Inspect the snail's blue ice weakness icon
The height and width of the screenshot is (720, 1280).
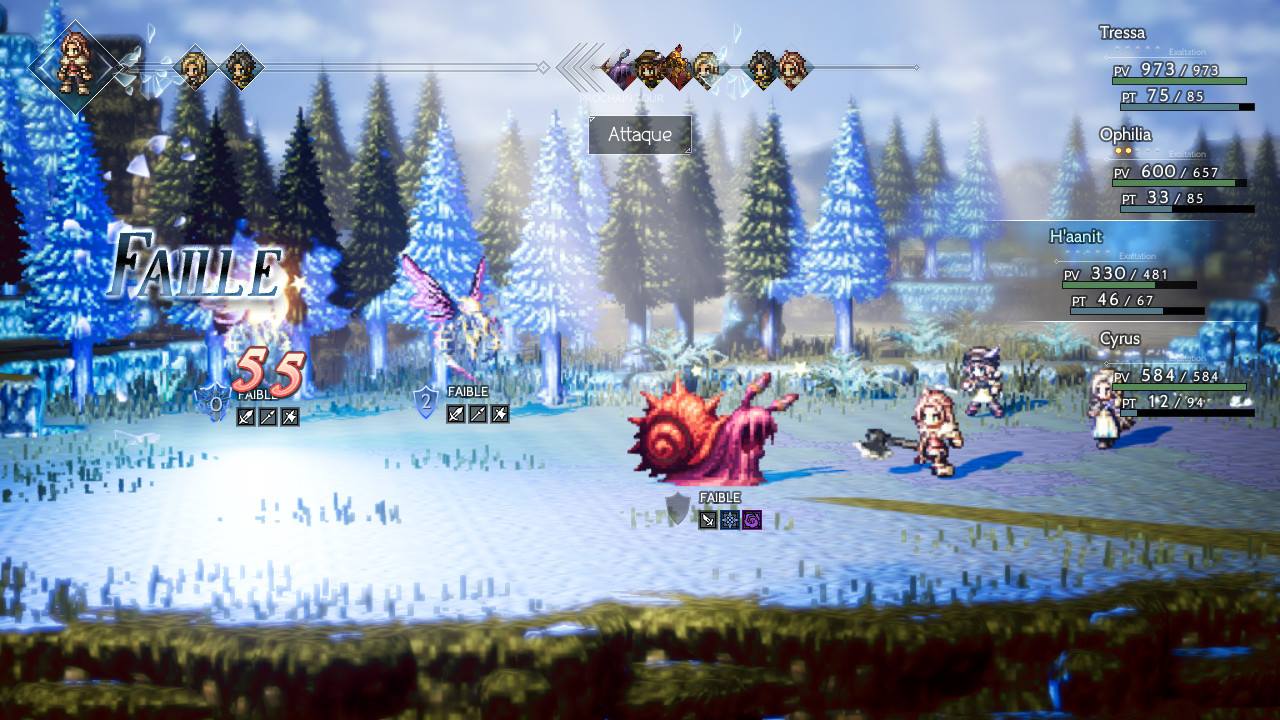click(730, 519)
